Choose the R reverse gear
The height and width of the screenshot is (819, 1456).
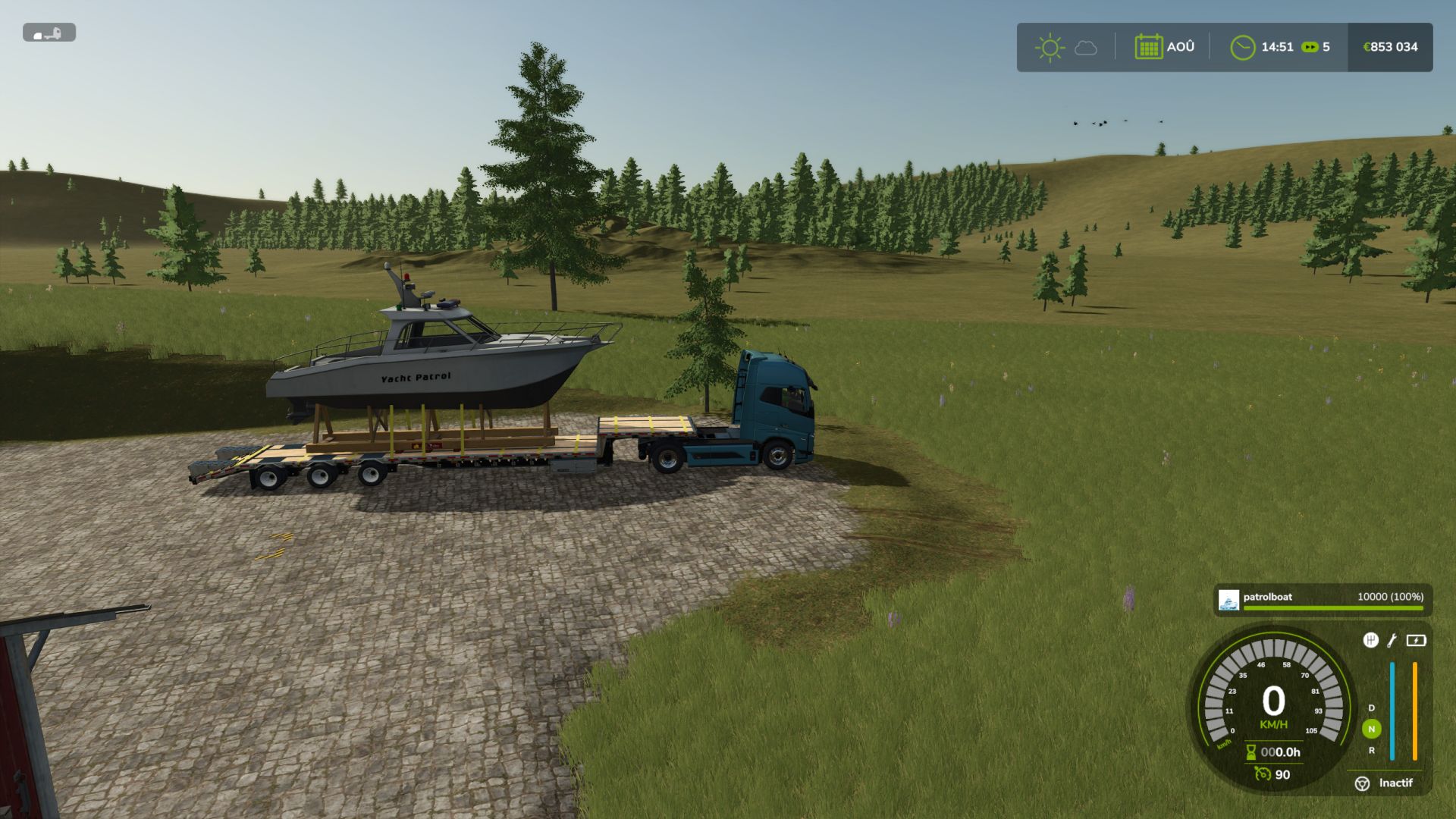pyautogui.click(x=1371, y=750)
